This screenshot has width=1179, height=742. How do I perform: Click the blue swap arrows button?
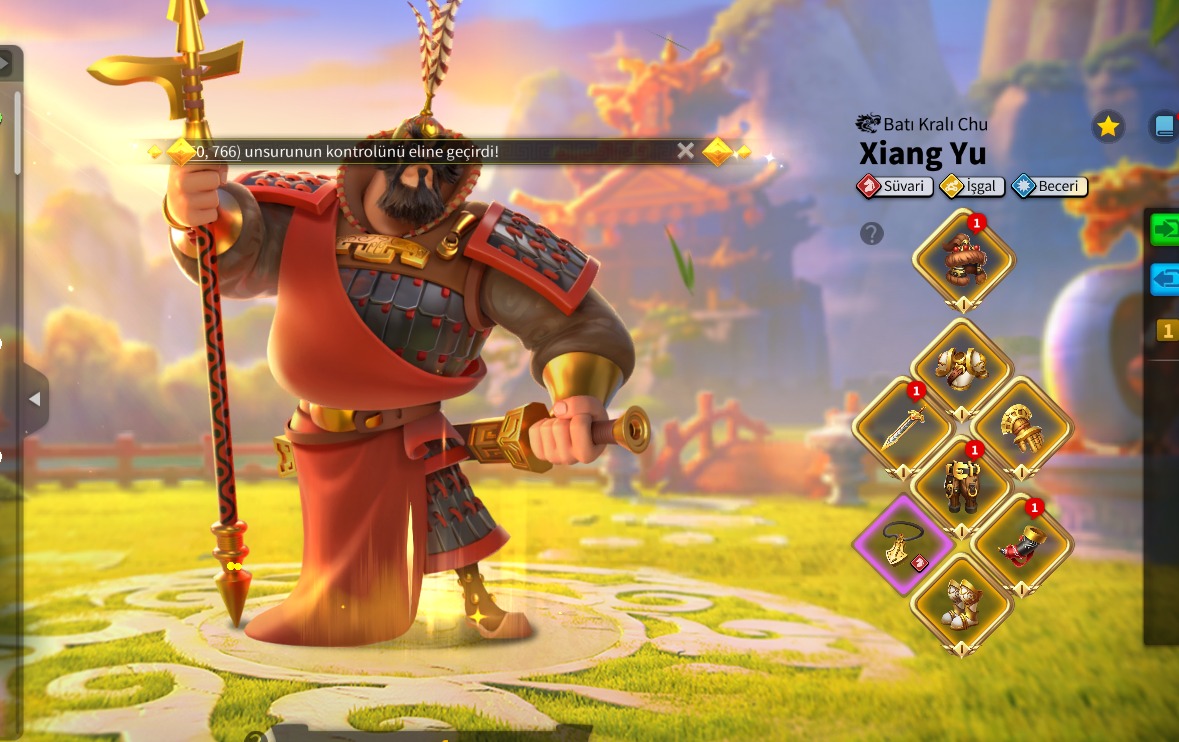tap(1165, 279)
